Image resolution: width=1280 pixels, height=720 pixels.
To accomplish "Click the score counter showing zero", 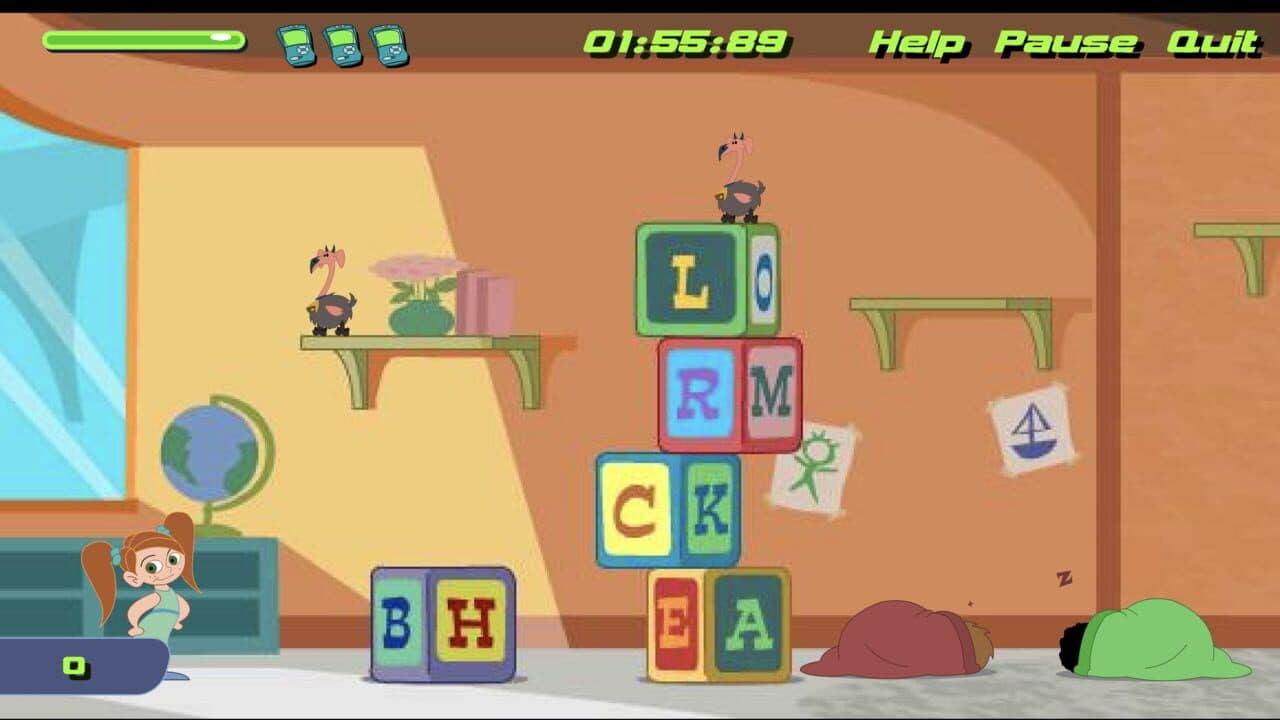I will (73, 664).
